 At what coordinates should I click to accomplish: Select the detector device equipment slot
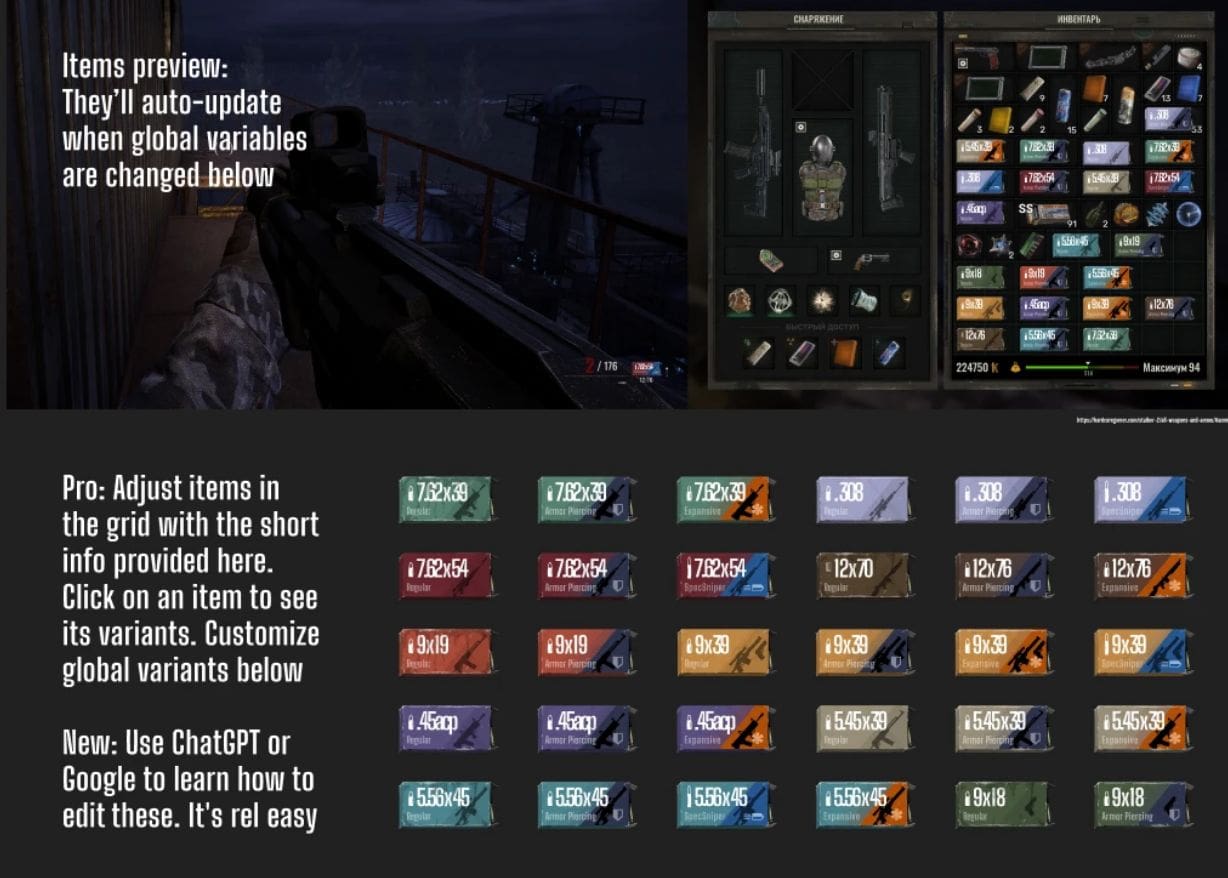[x=769, y=261]
